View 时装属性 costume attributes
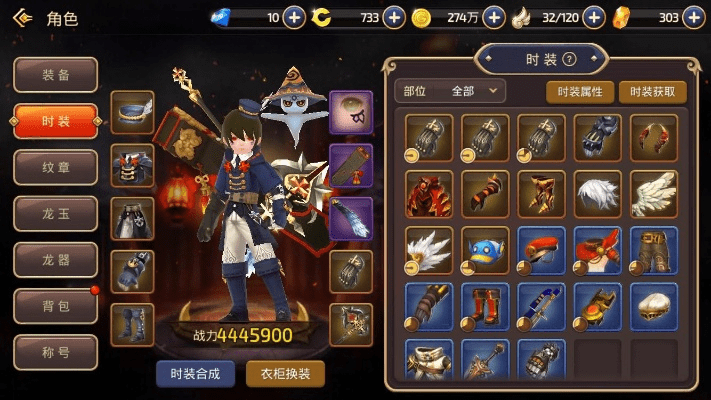 click(580, 91)
